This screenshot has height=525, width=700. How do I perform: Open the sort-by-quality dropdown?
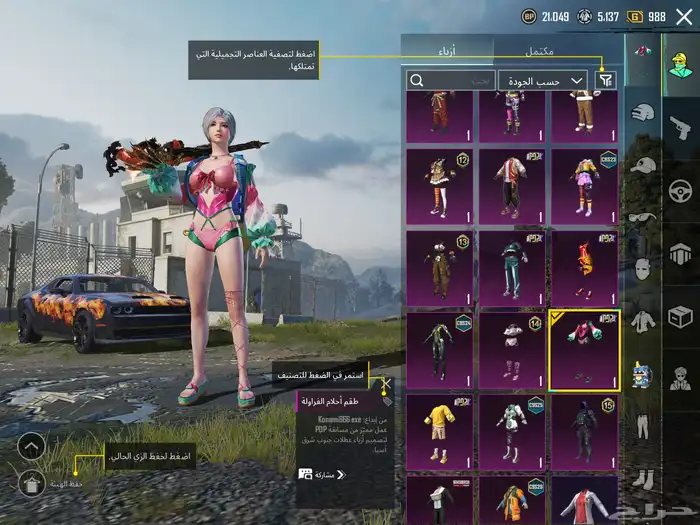tap(543, 80)
